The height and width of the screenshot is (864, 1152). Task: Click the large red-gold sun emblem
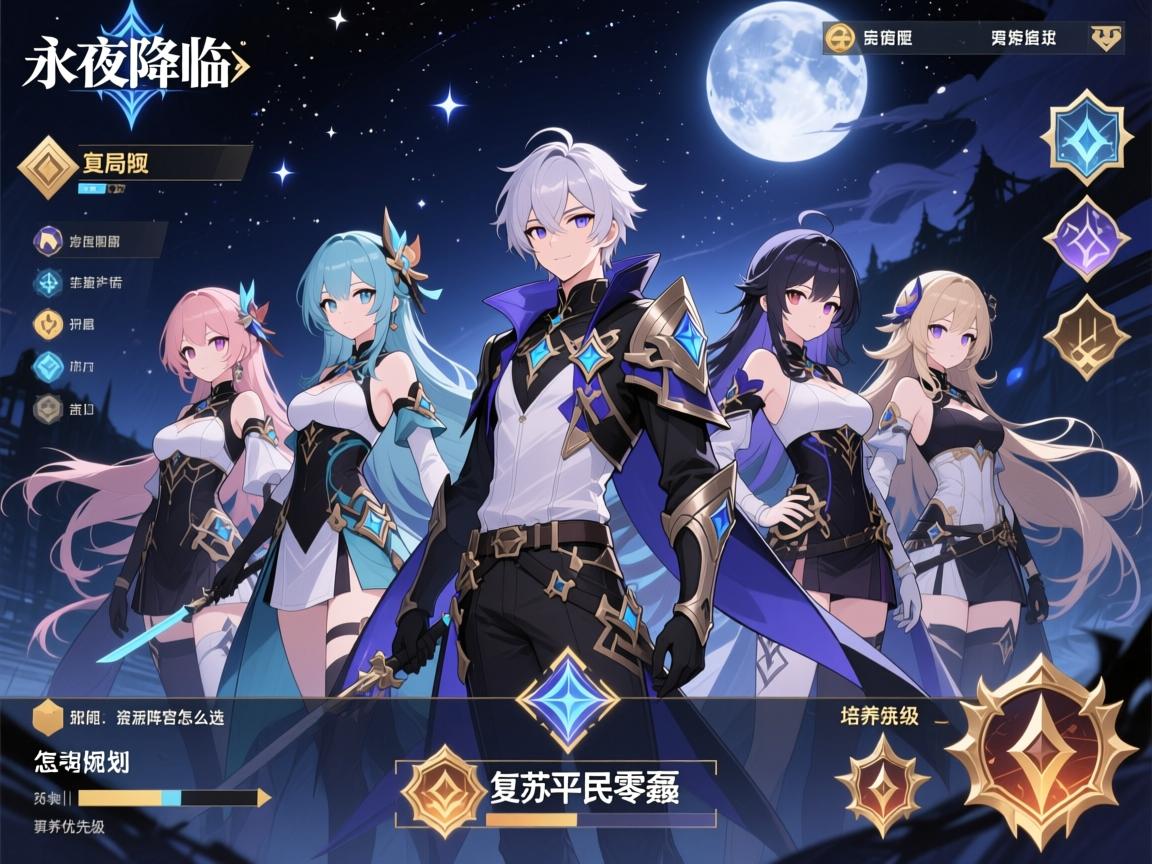(1041, 751)
